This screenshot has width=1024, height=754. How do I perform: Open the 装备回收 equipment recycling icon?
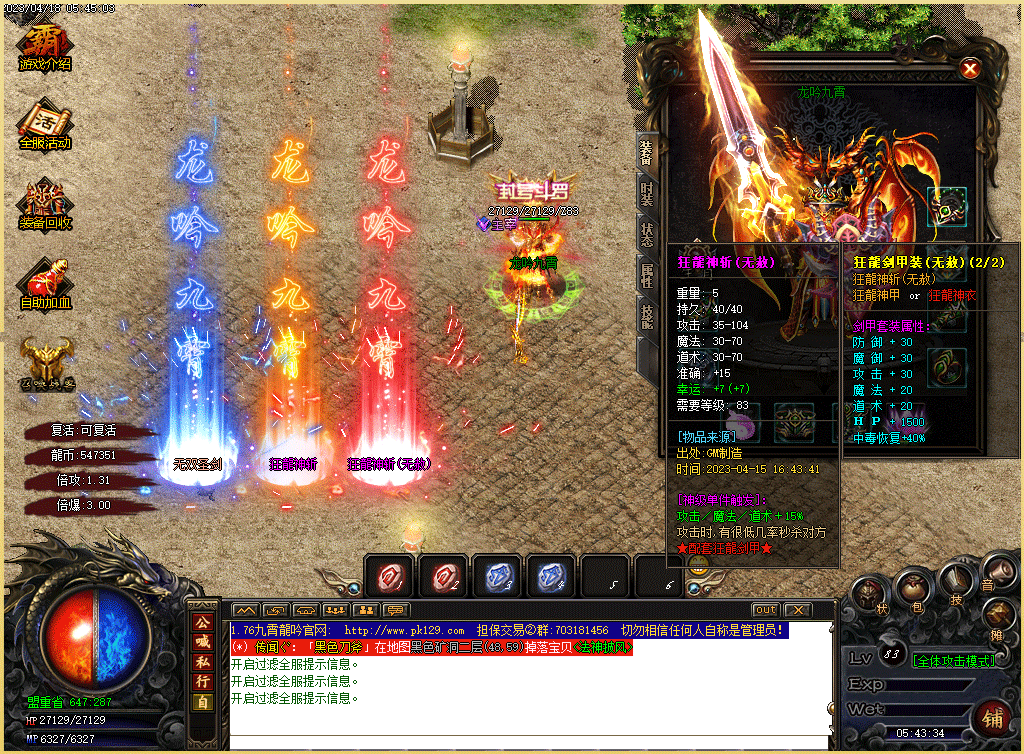(45, 204)
